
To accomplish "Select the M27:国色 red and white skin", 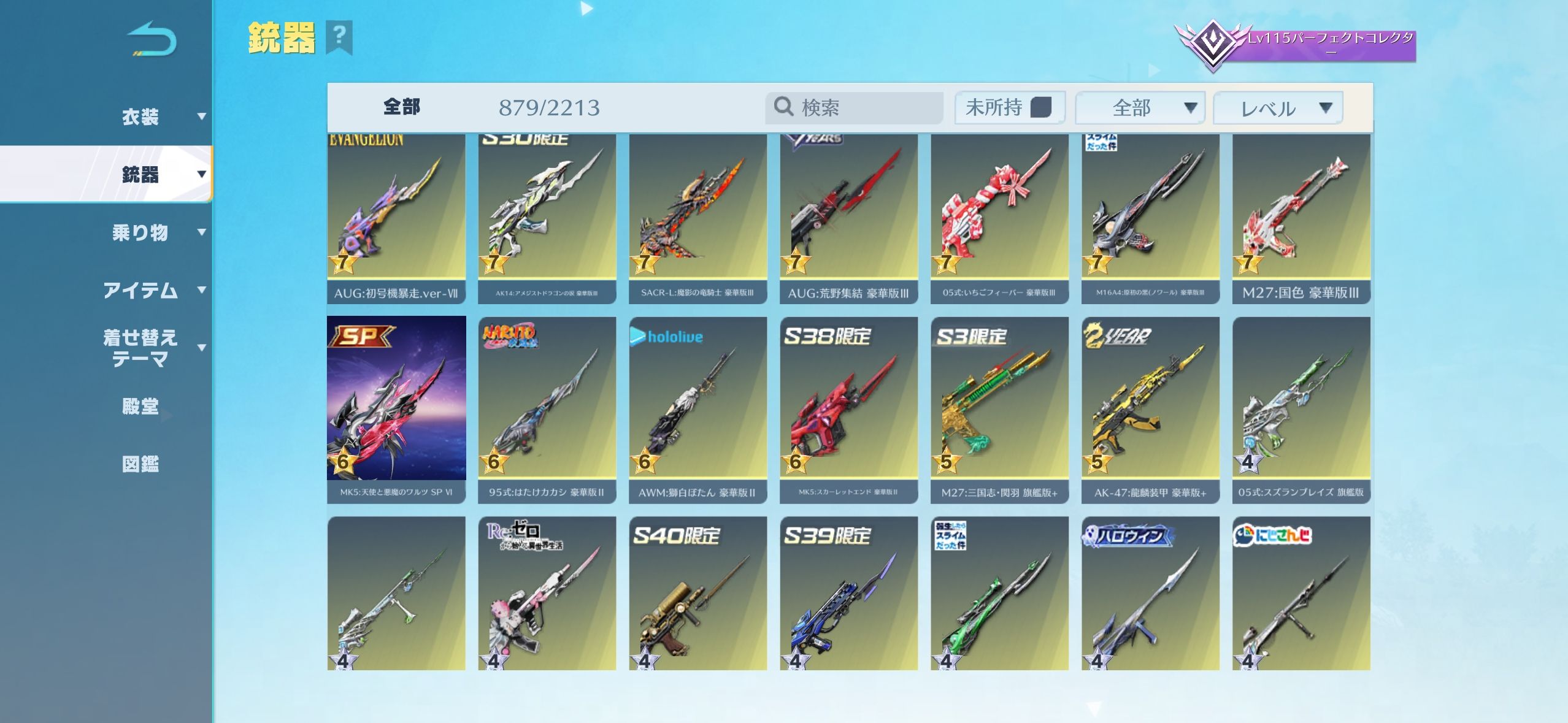I will [1301, 218].
